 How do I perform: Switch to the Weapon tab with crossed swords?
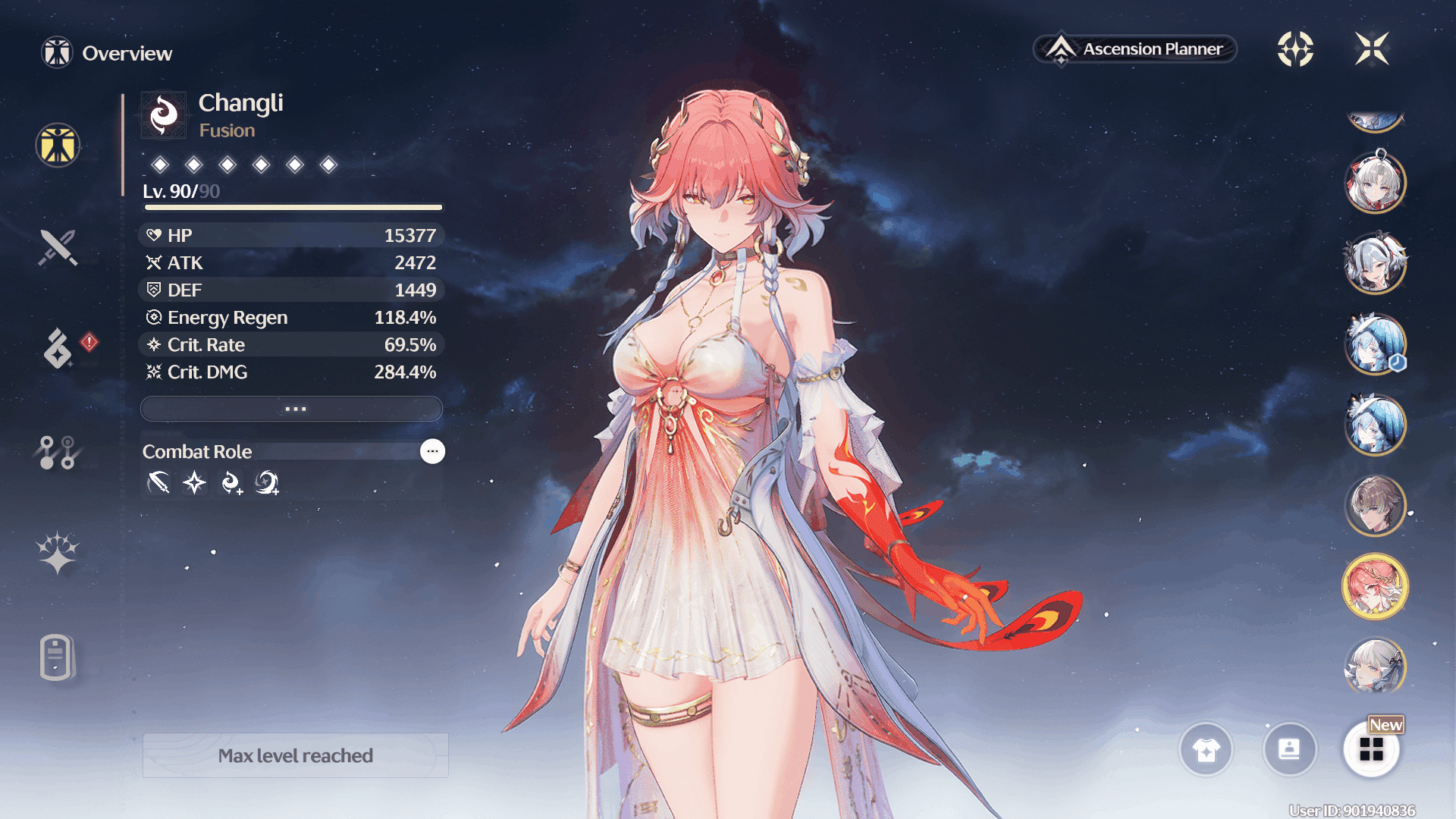(58, 247)
